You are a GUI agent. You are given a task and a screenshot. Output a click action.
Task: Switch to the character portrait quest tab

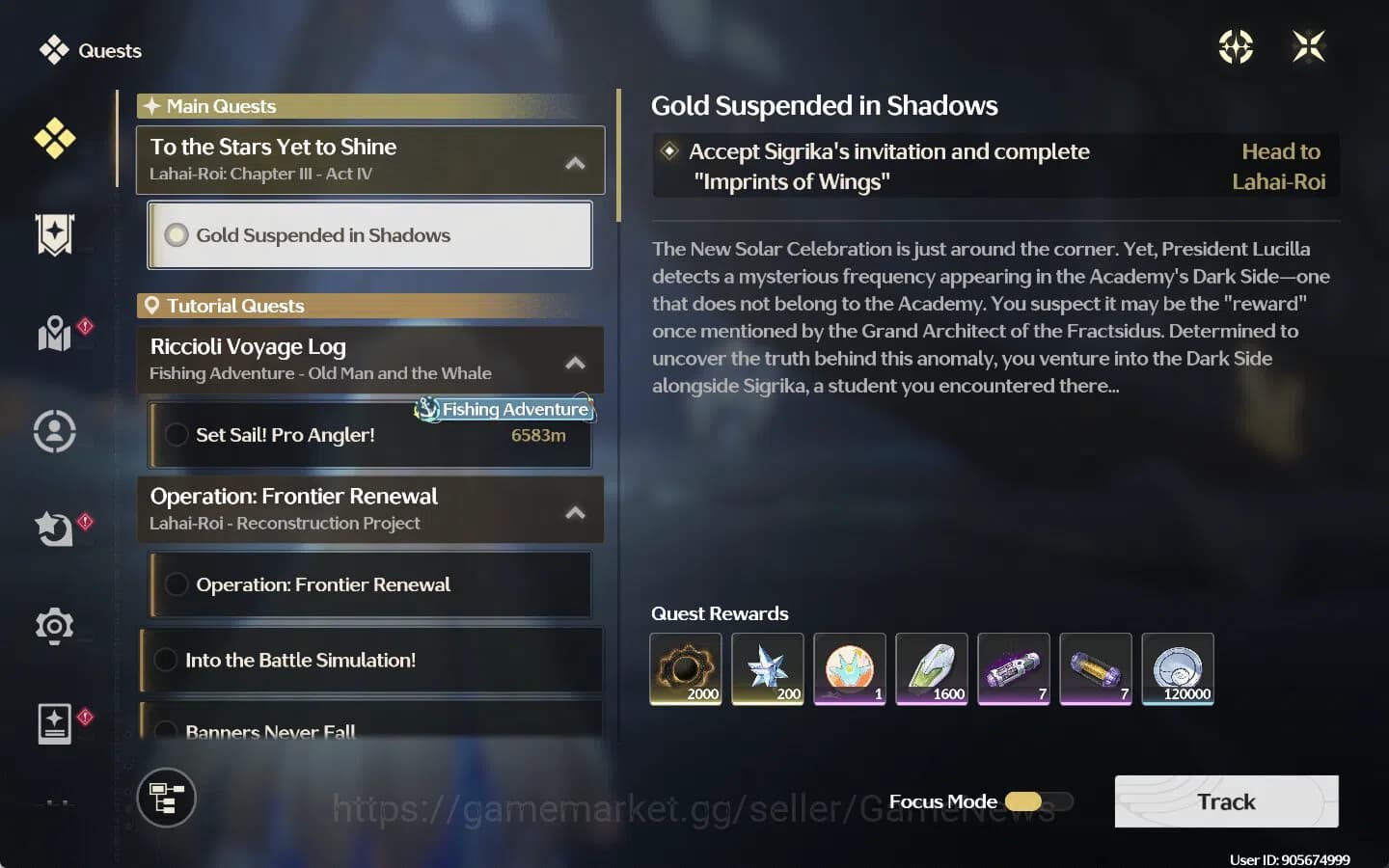[55, 431]
